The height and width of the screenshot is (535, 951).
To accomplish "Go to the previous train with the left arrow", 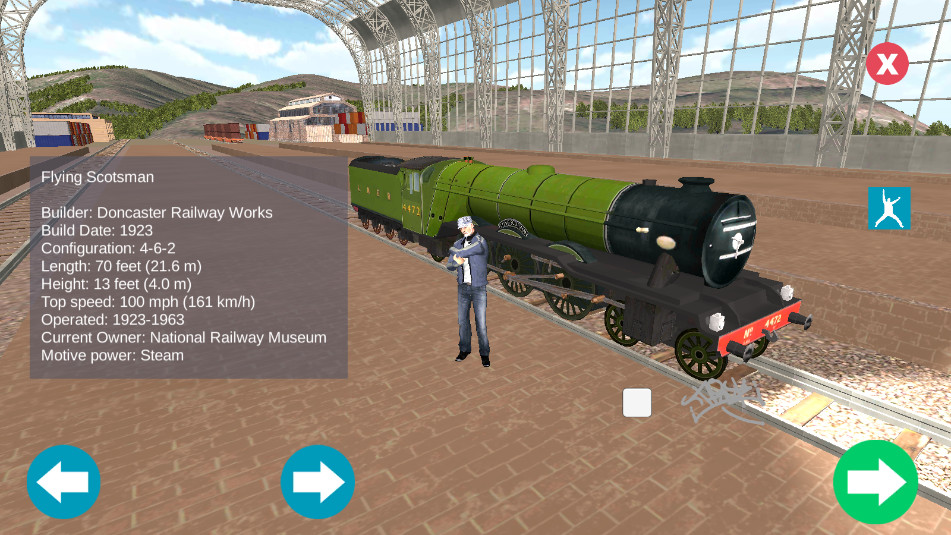I will tap(64, 482).
